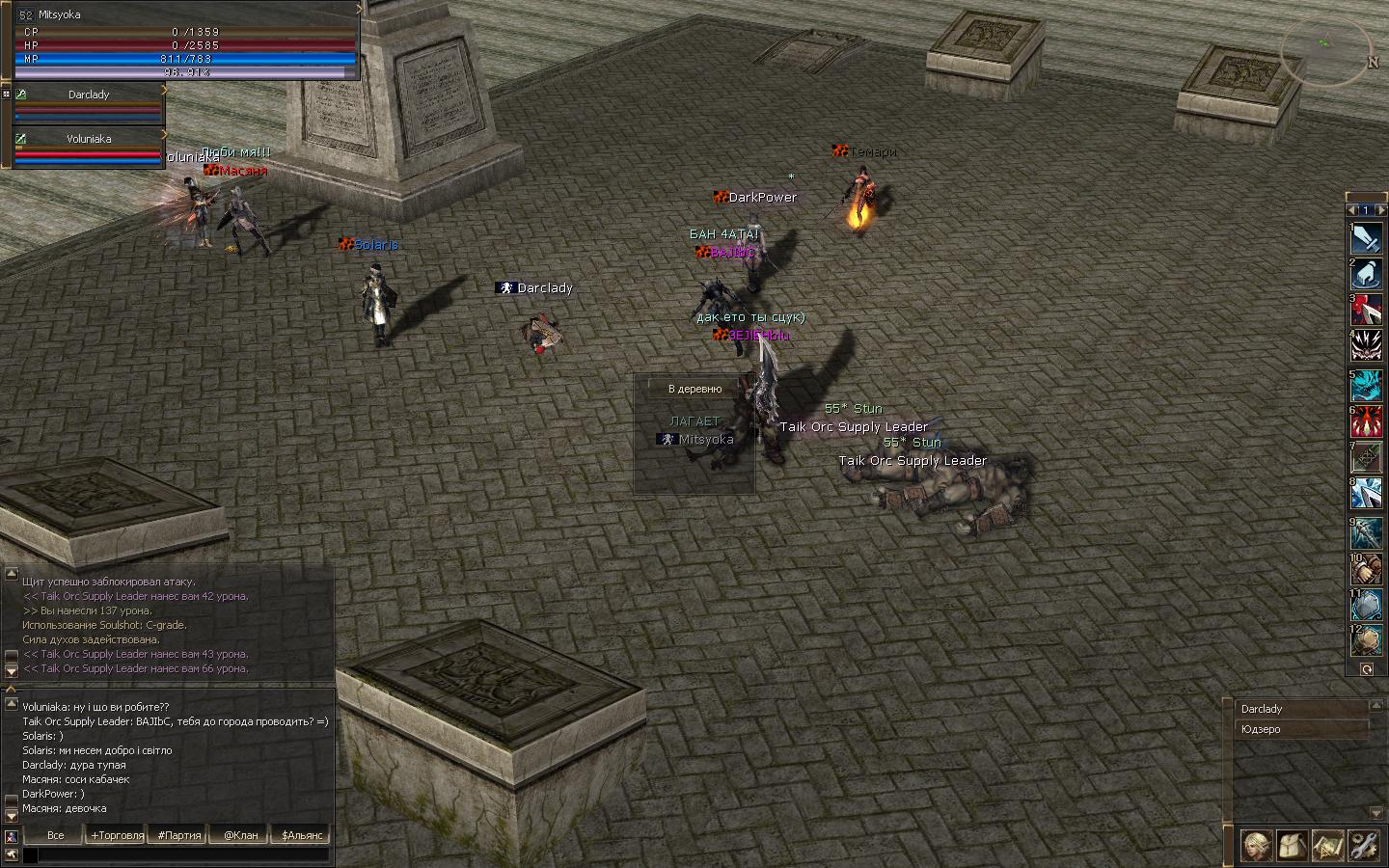The image size is (1389, 868).
Task: Select the "#Партия" party chat tab
Action: (179, 835)
